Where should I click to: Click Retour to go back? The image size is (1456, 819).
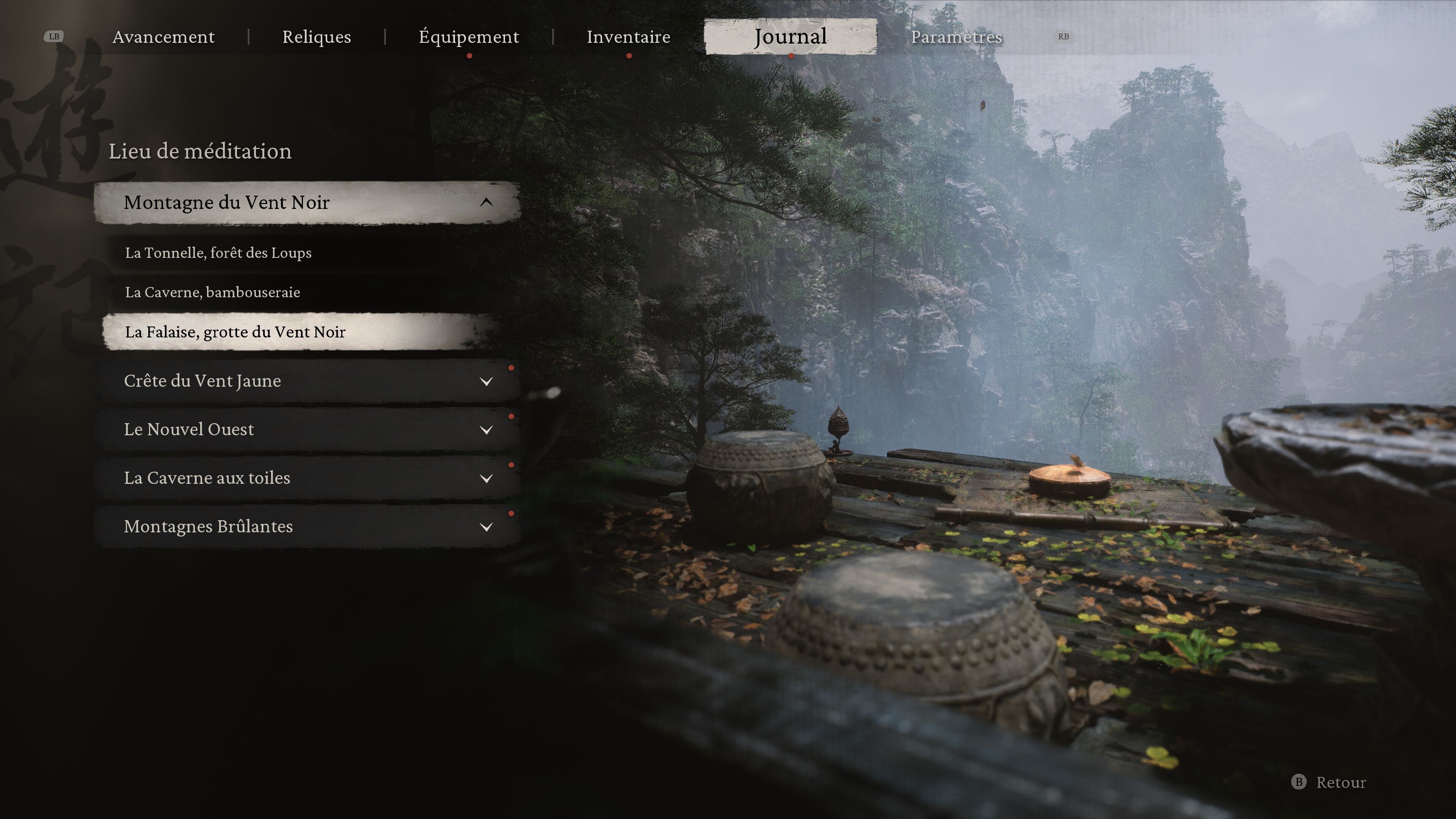(1329, 782)
